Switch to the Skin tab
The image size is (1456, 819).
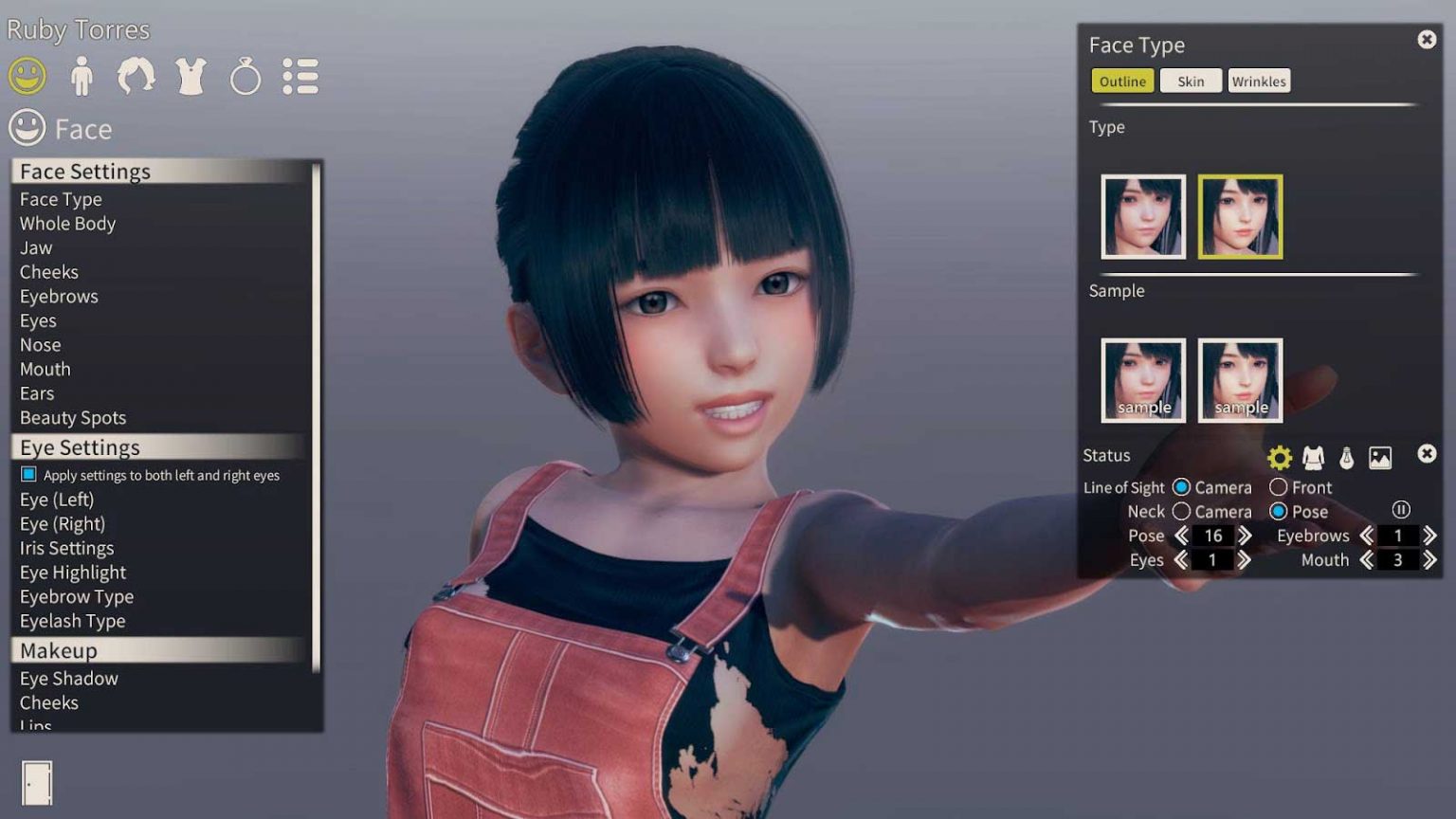coord(1191,82)
